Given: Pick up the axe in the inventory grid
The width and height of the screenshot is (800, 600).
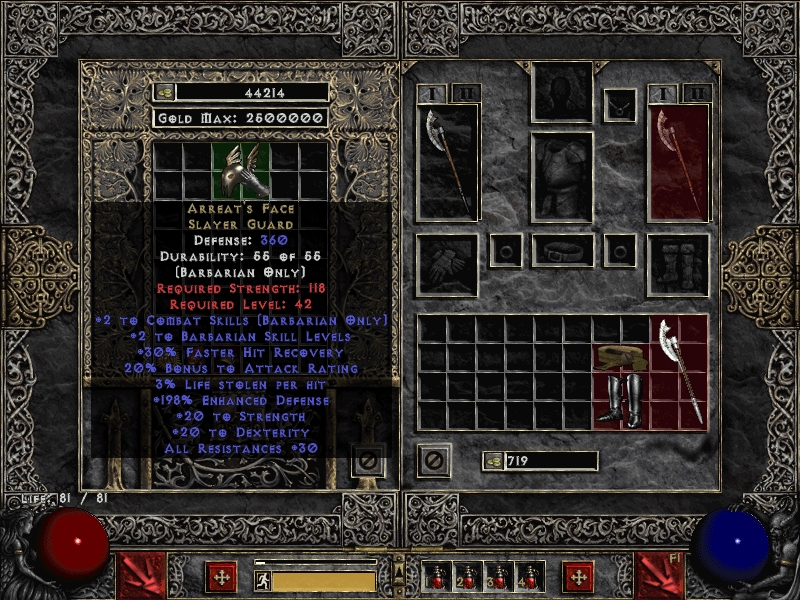Looking at the screenshot, I should point(679,372).
